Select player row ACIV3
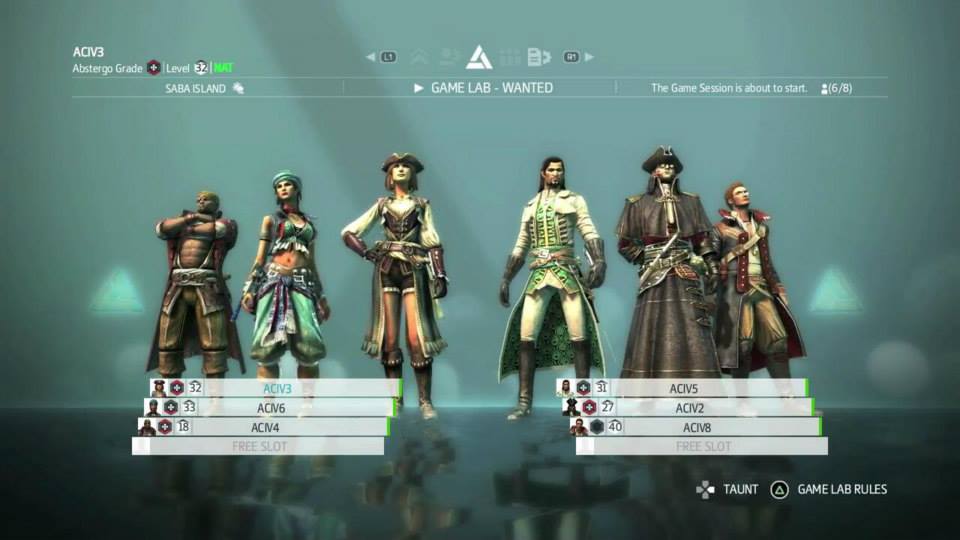Image resolution: width=960 pixels, height=540 pixels. tap(276, 388)
